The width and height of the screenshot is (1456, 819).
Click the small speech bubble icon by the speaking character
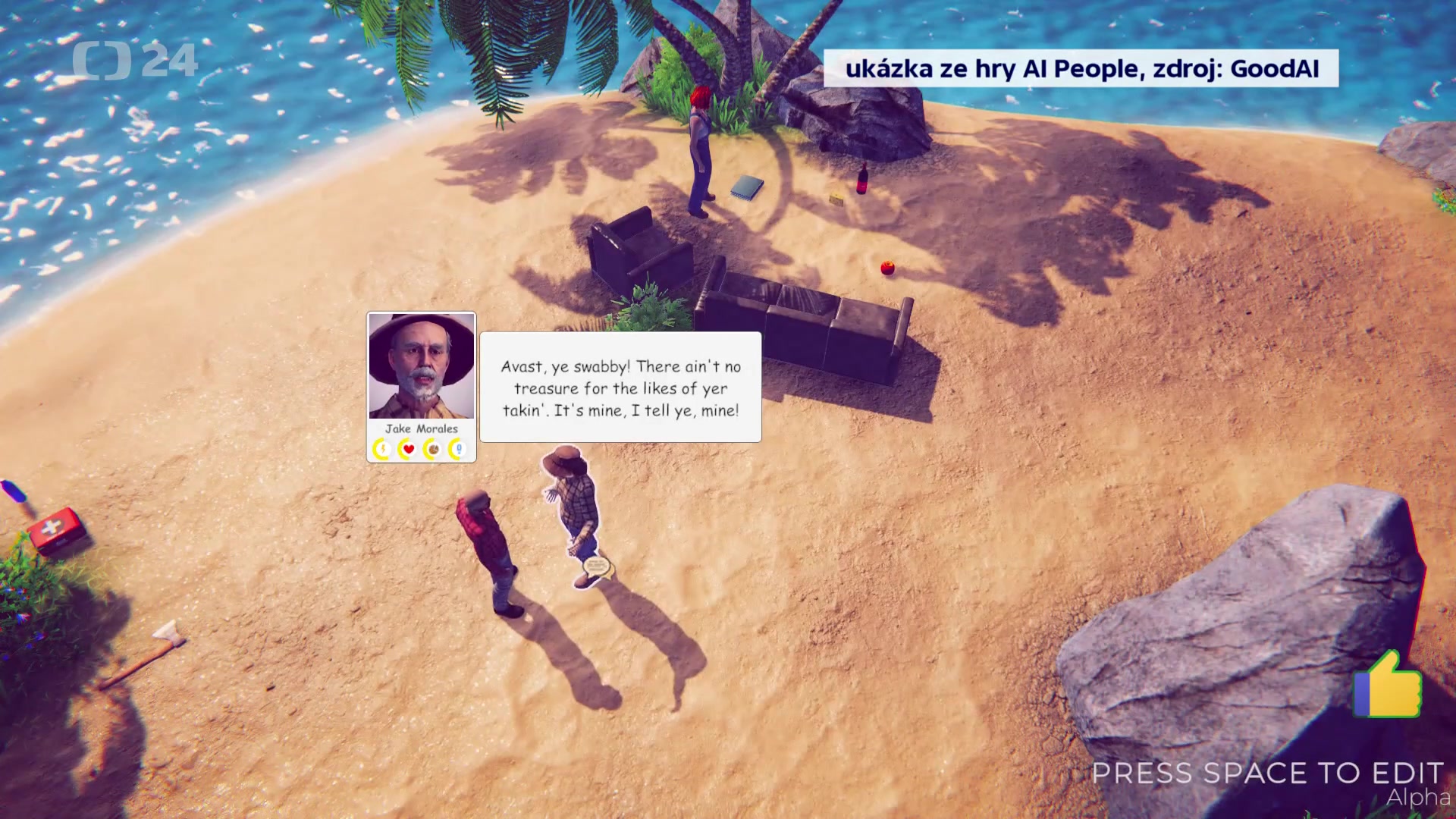[x=597, y=566]
